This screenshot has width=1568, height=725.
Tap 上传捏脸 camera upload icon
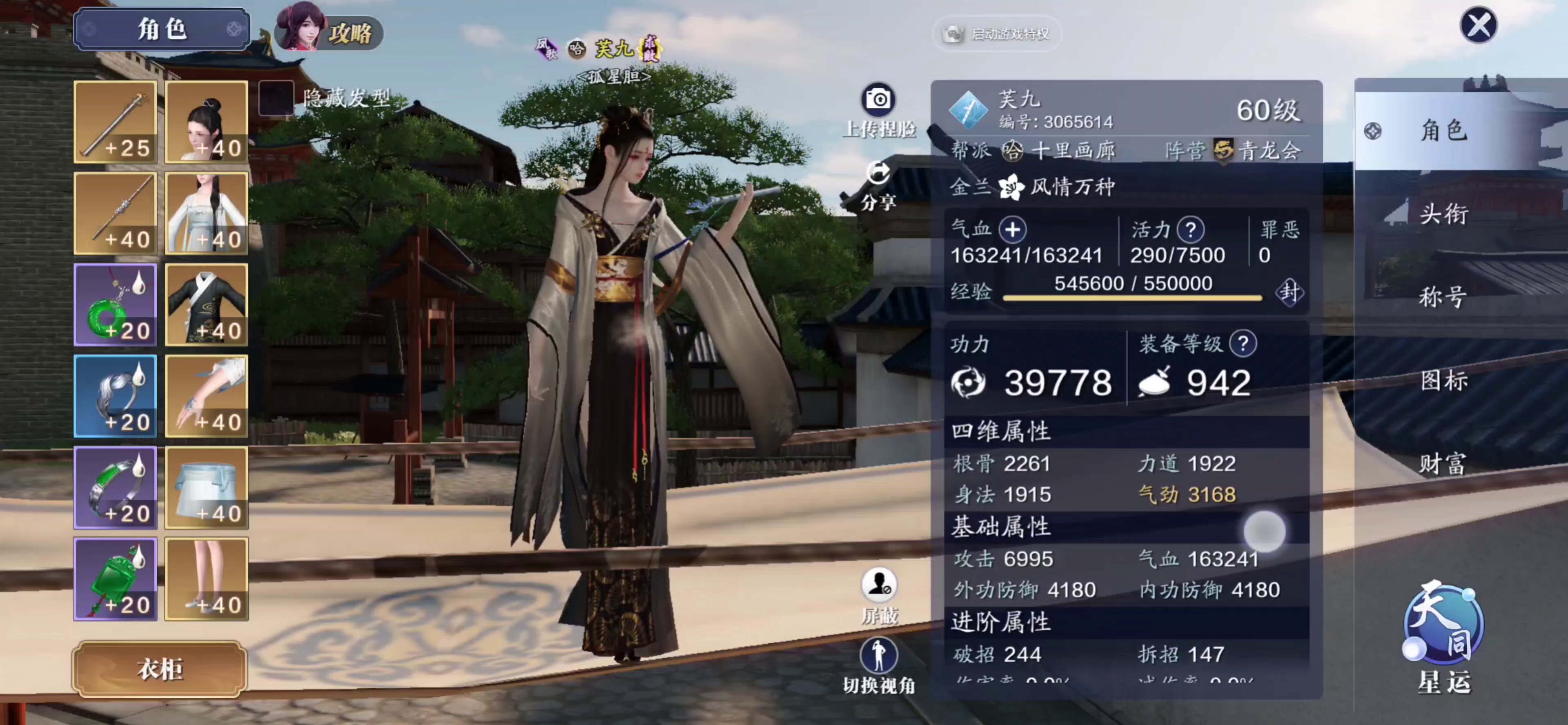pyautogui.click(x=878, y=99)
